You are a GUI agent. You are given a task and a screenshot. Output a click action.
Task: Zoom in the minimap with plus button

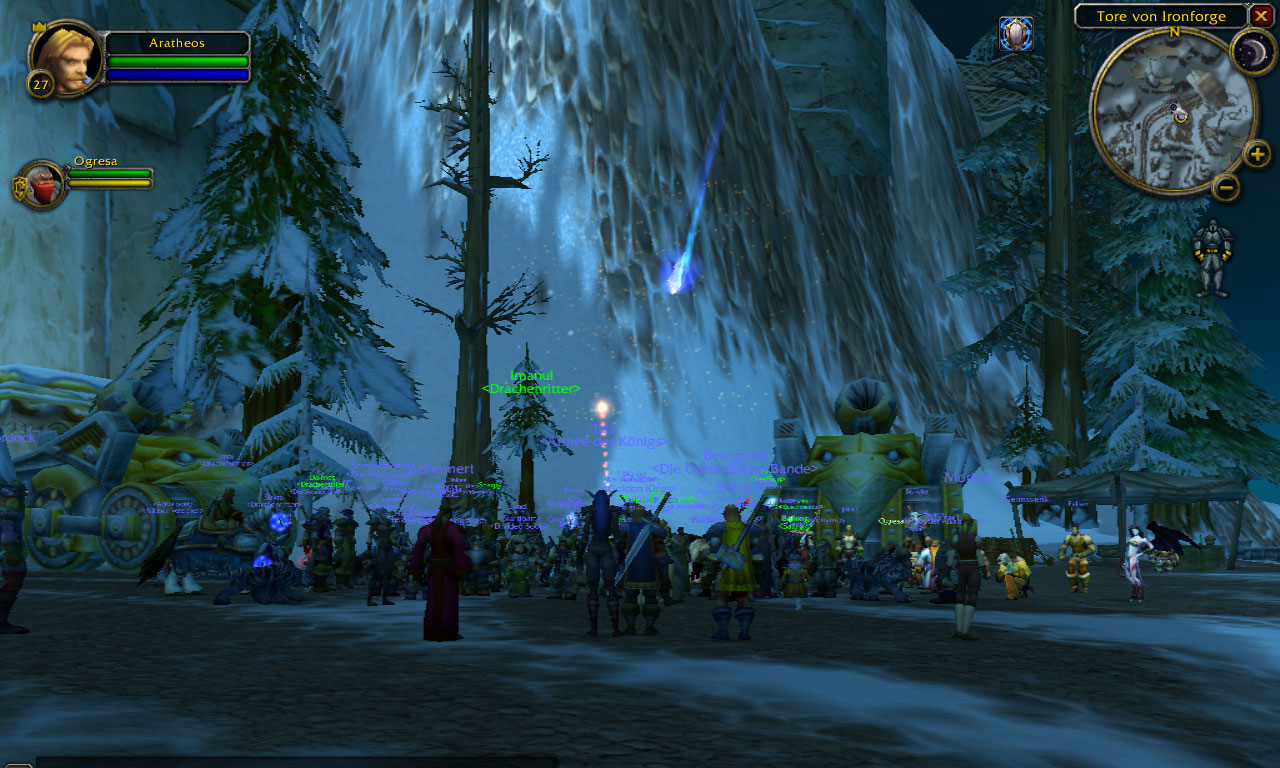coord(1257,154)
